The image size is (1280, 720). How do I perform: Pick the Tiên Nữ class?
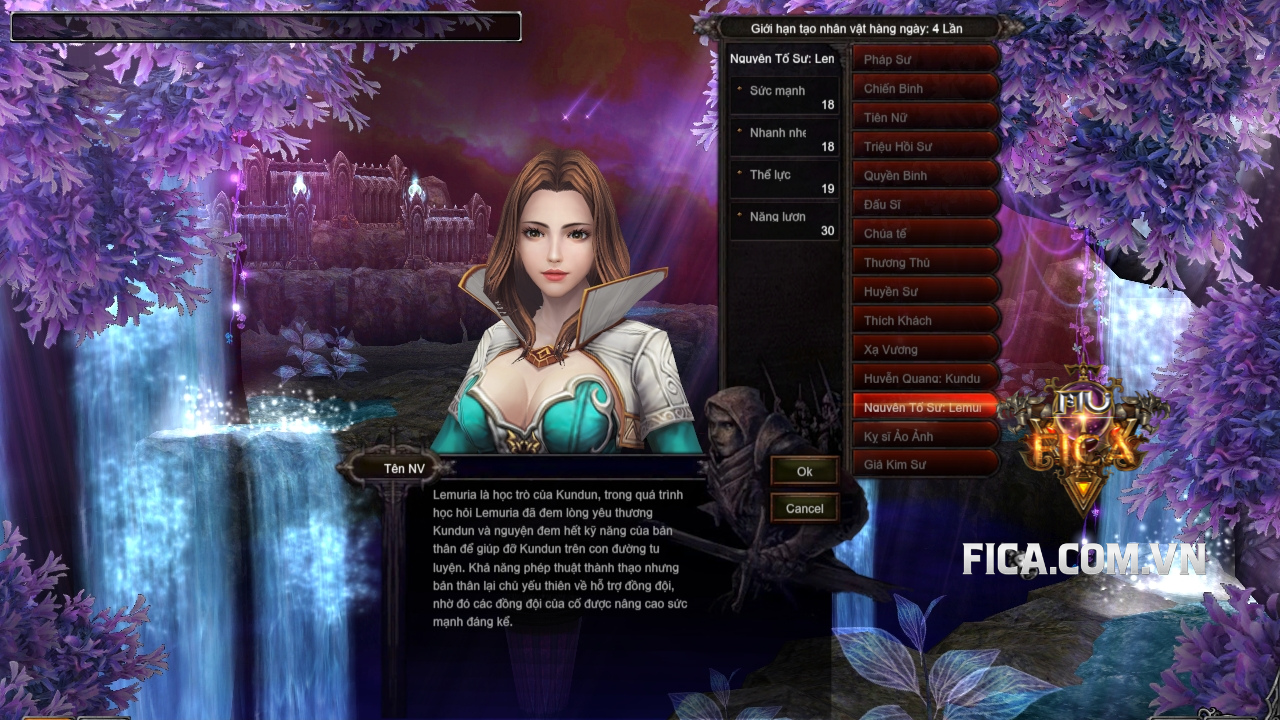925,118
